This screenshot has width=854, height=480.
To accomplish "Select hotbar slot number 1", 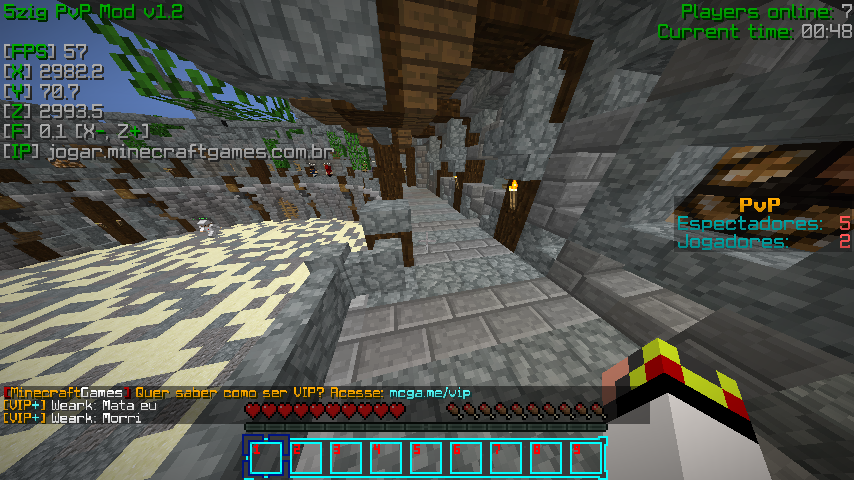I will [x=266, y=457].
